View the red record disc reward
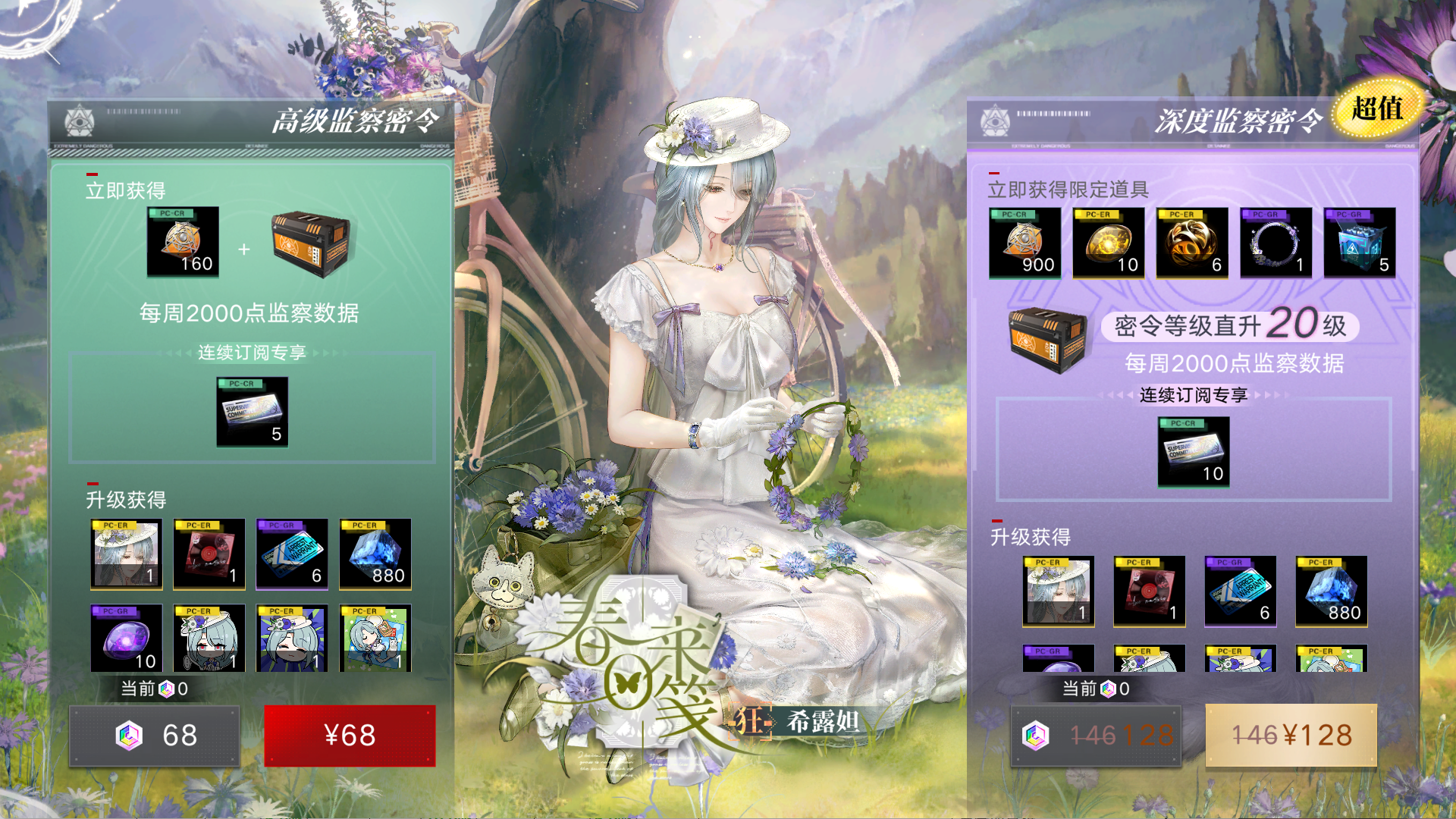This screenshot has height=819, width=1456. pyautogui.click(x=209, y=554)
